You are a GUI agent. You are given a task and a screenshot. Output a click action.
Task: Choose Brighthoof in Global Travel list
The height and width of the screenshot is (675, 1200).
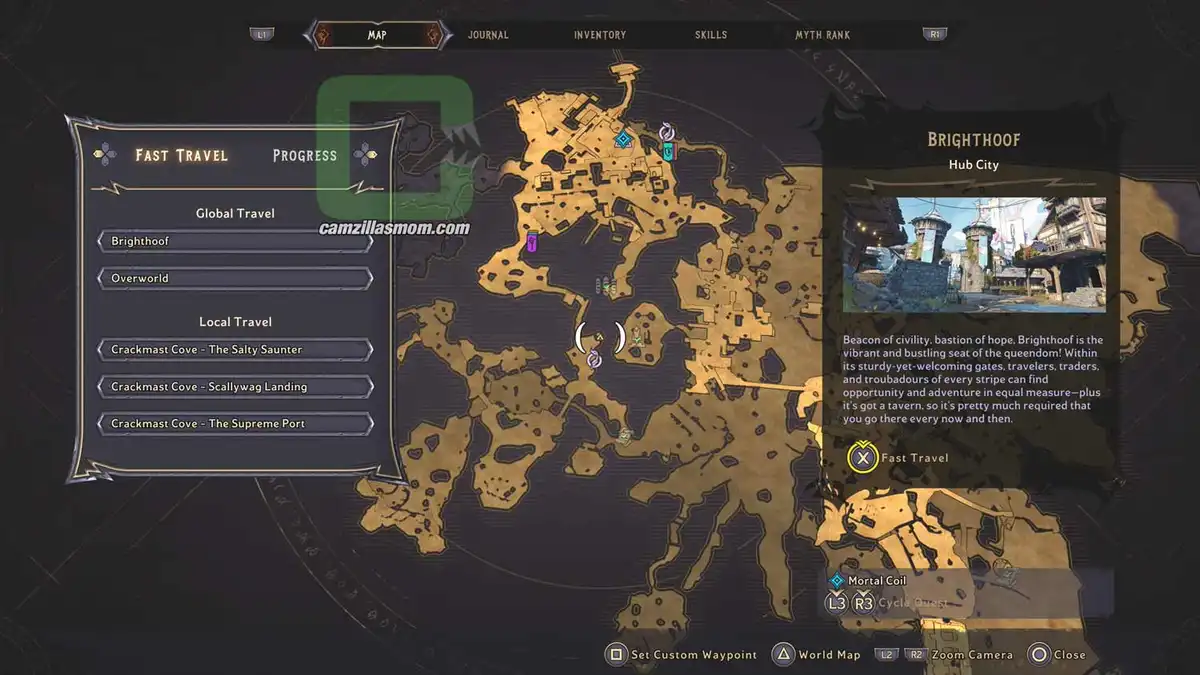coord(235,241)
